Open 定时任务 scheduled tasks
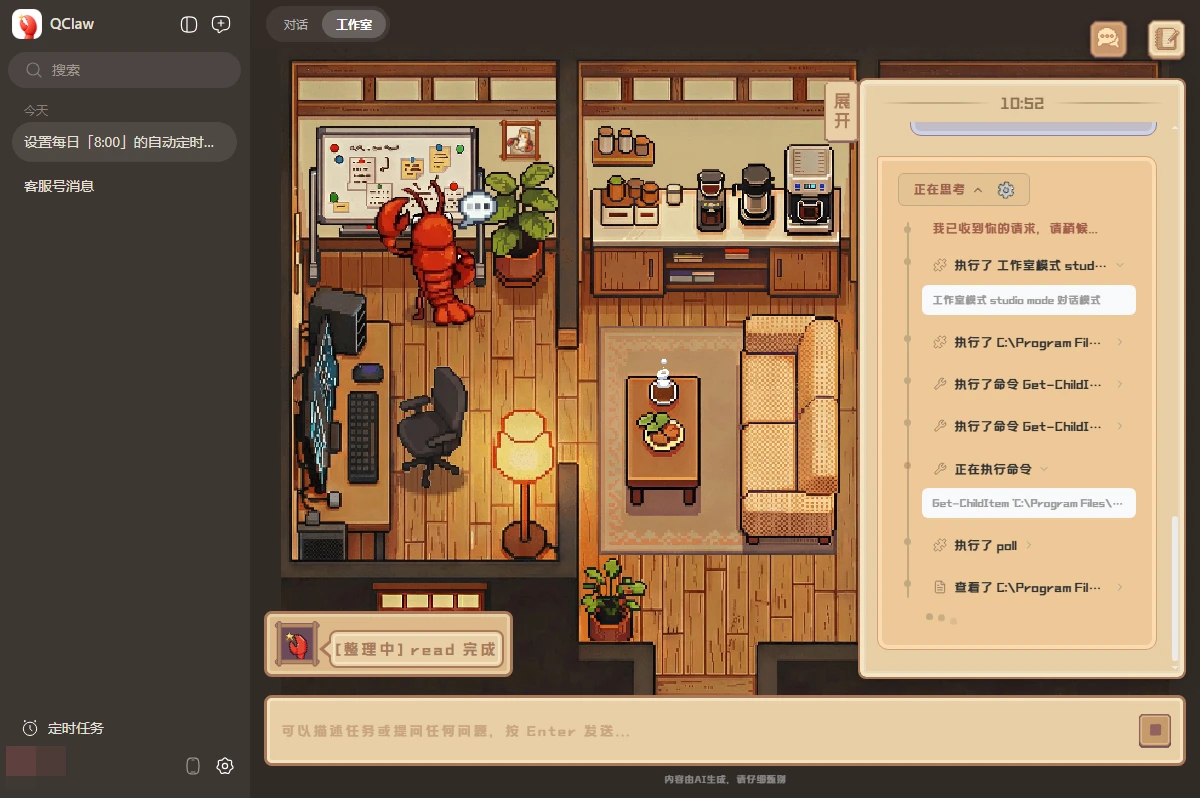The image size is (1200, 798). 64,728
